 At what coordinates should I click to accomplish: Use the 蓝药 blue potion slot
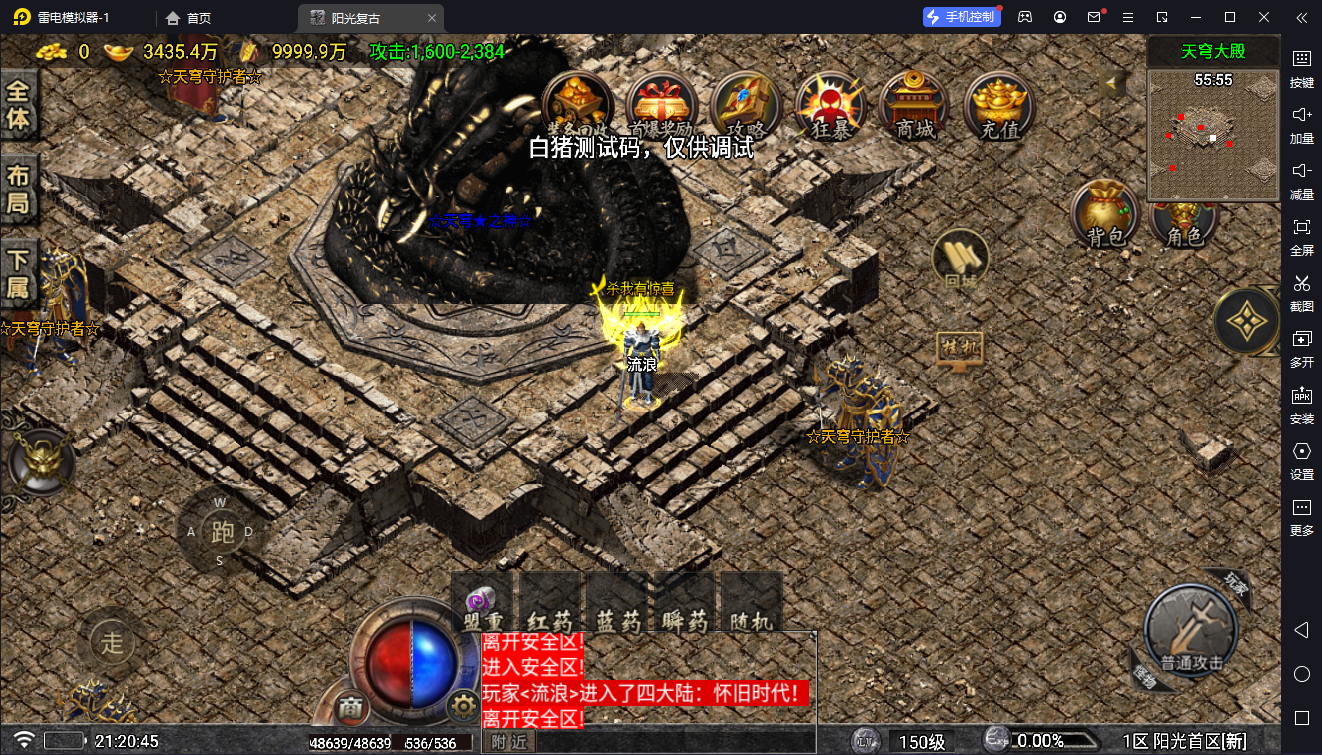tap(618, 603)
